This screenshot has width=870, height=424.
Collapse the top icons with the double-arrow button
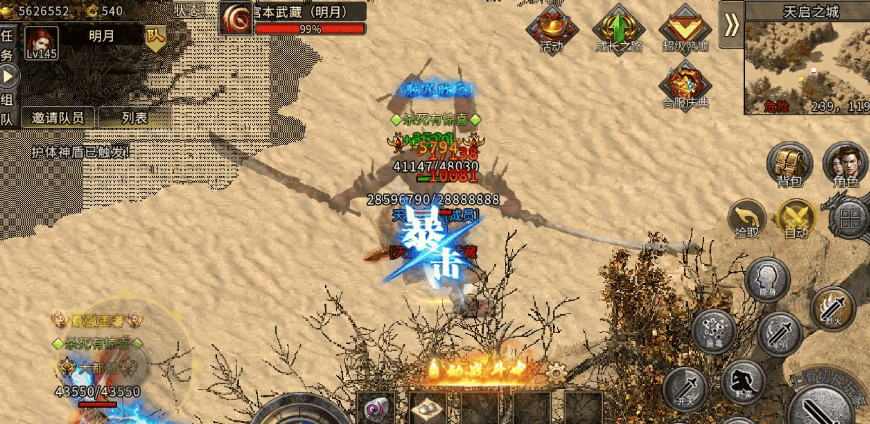tap(732, 26)
